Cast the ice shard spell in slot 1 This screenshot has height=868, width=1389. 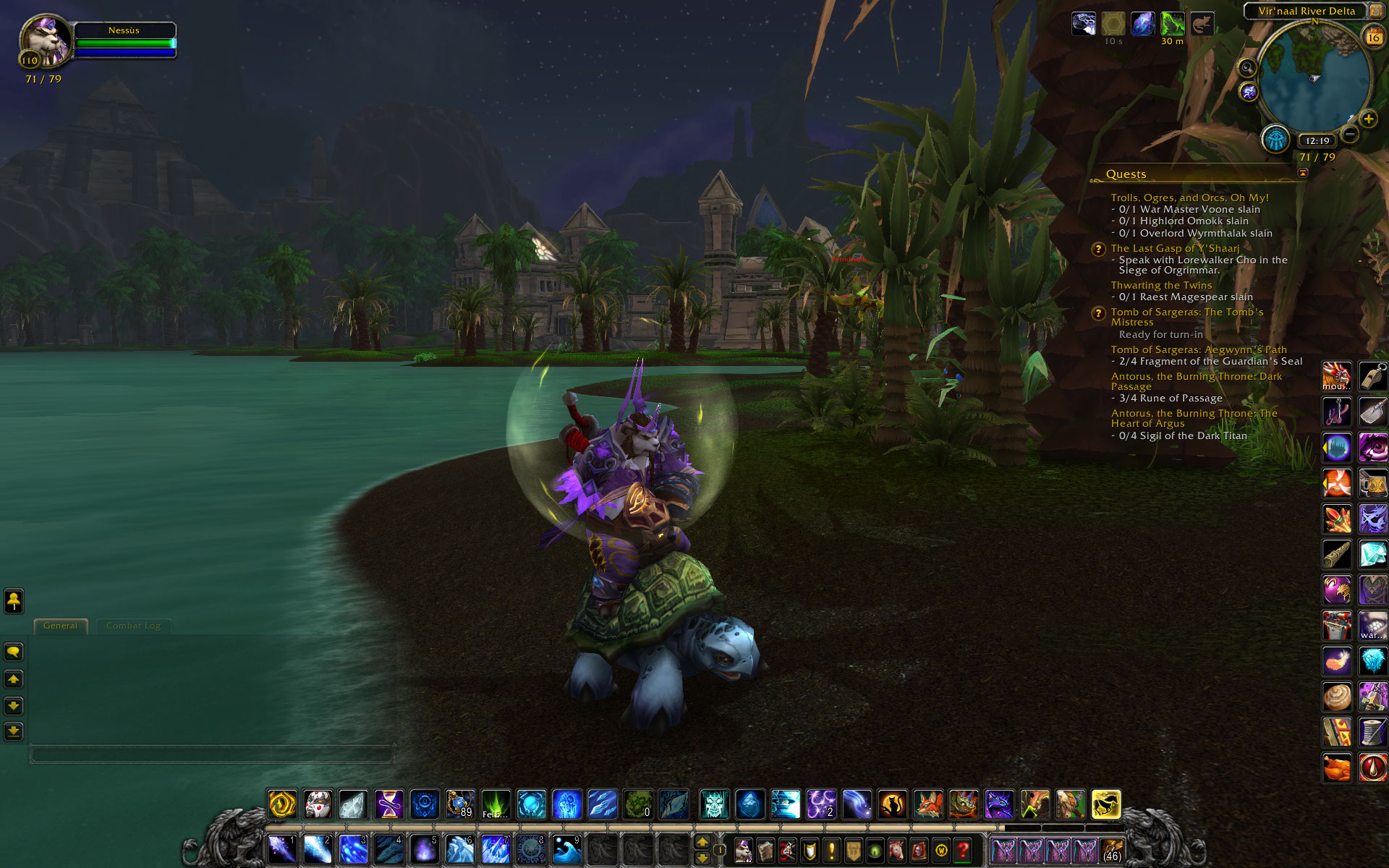(x=281, y=849)
